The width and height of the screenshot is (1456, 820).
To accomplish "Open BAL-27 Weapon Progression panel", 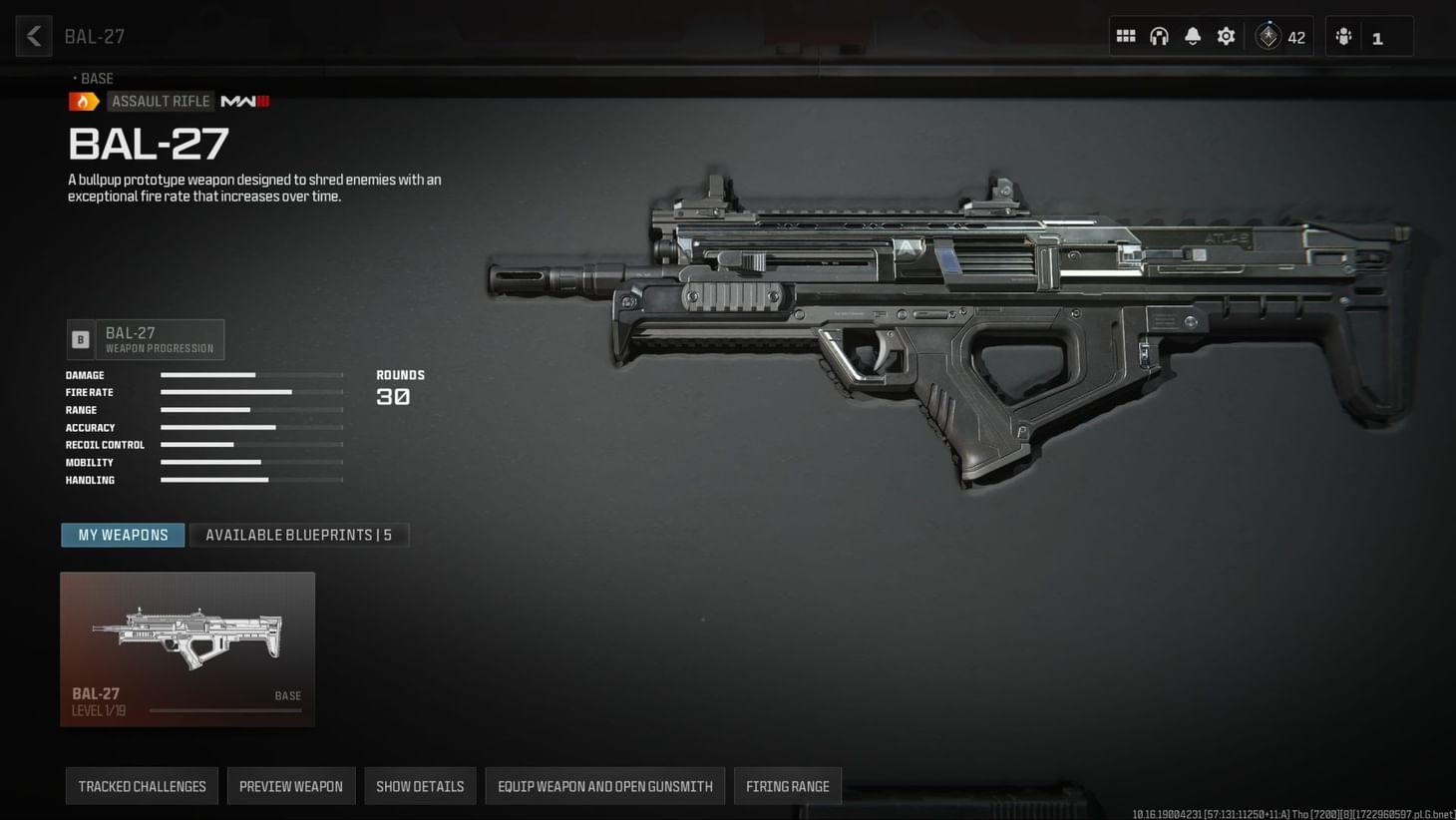I will [x=145, y=339].
